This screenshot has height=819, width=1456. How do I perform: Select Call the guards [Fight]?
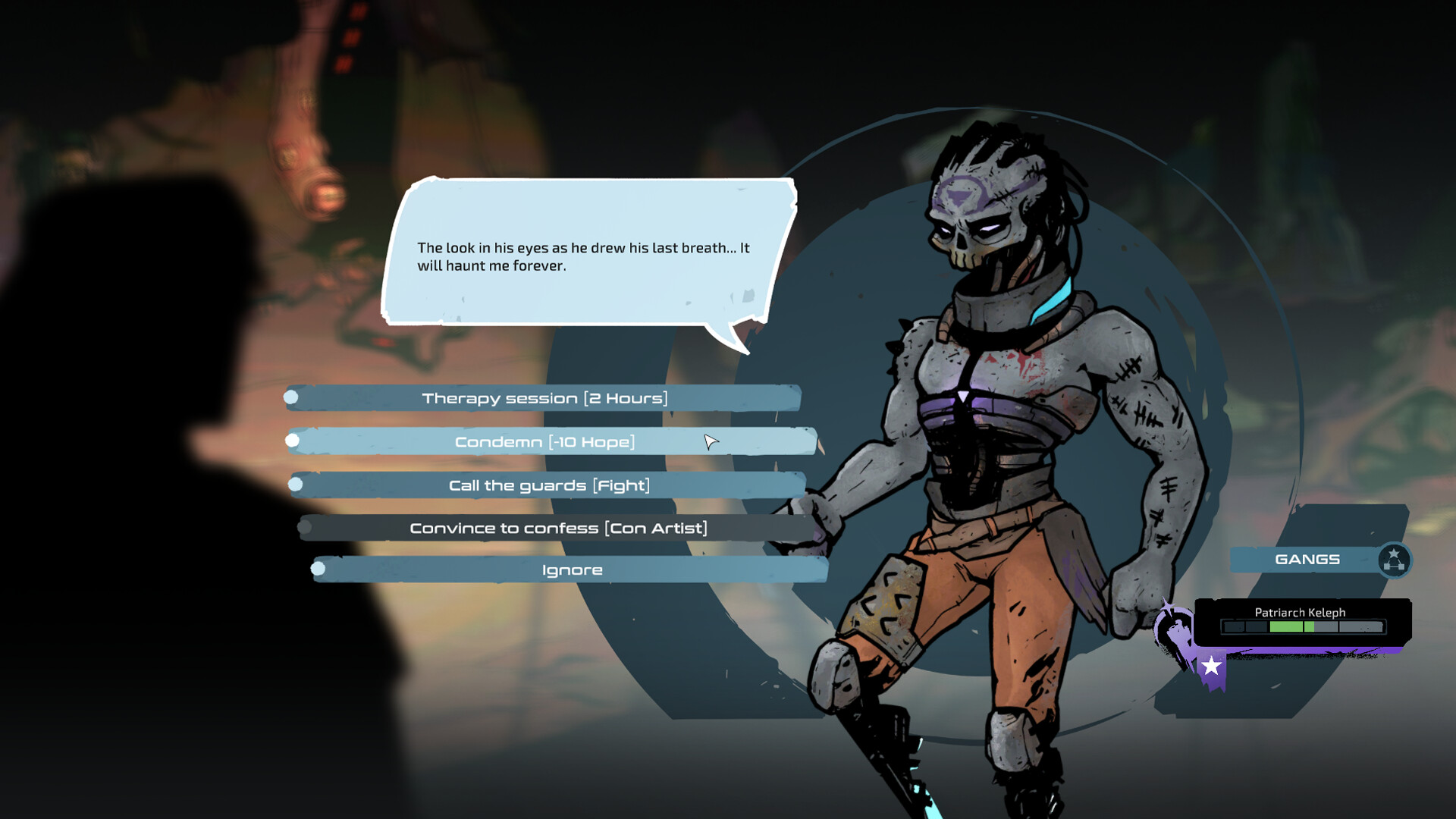(549, 484)
